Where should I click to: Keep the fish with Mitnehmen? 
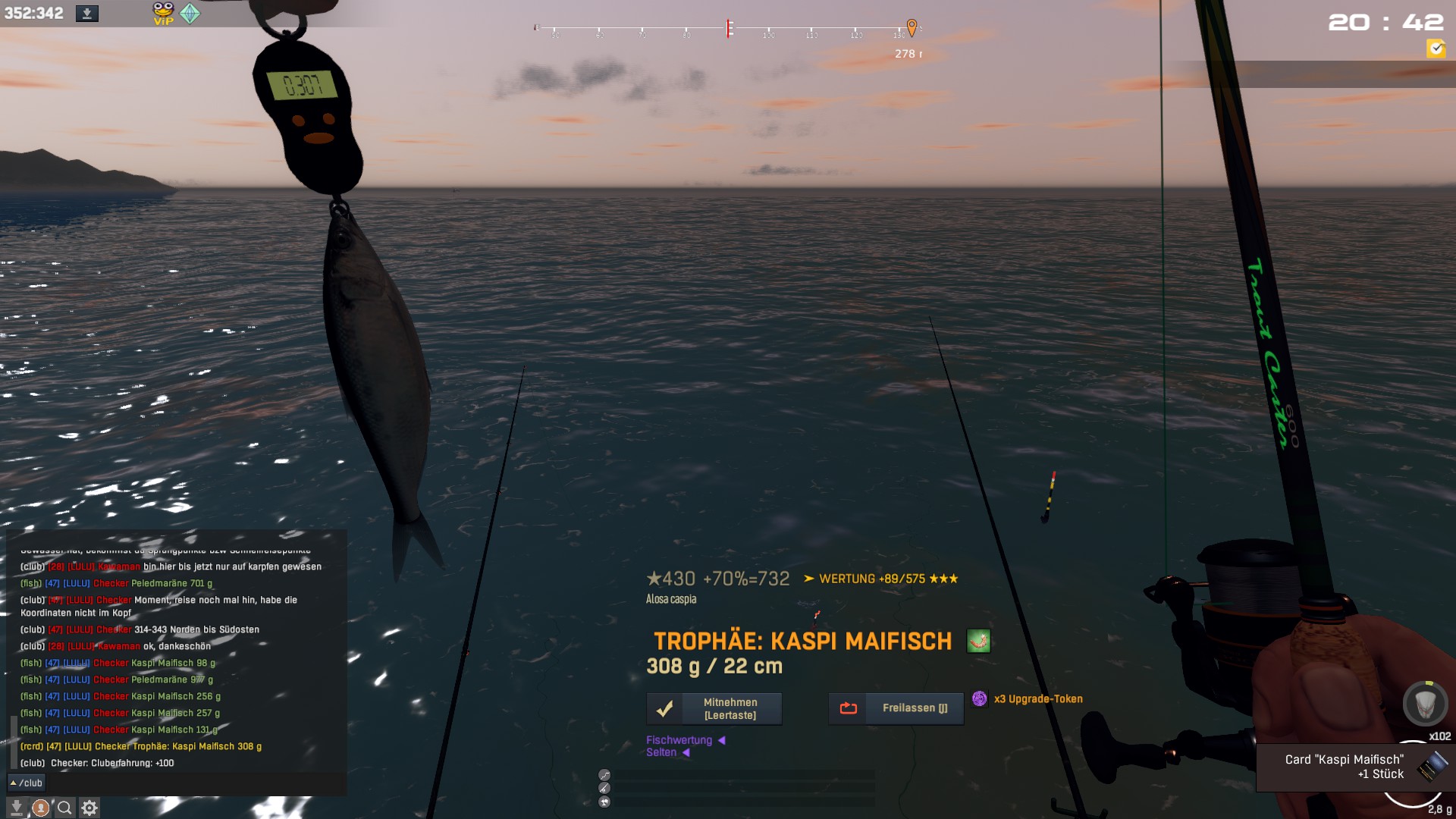tap(714, 708)
